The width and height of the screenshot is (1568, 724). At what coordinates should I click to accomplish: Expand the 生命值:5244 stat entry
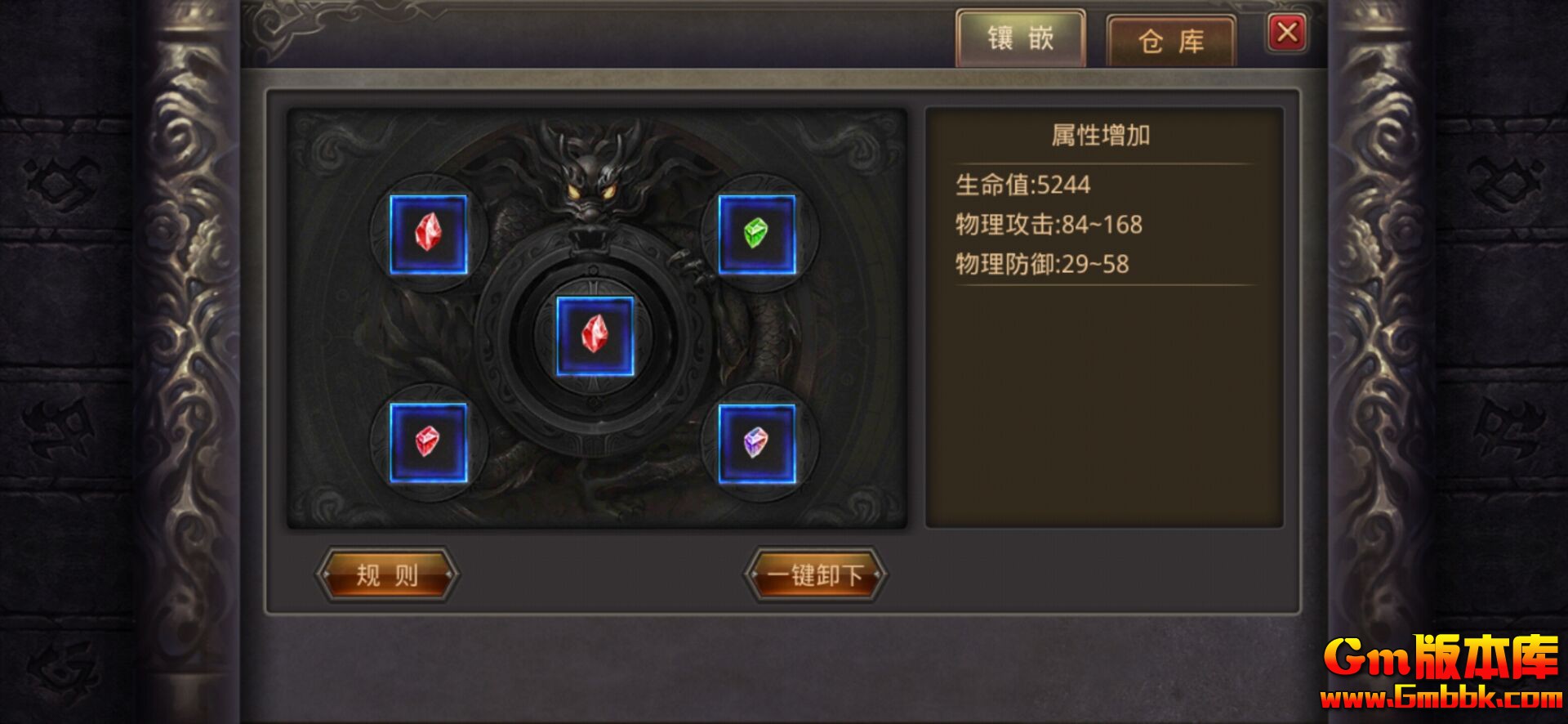pyautogui.click(x=1024, y=185)
